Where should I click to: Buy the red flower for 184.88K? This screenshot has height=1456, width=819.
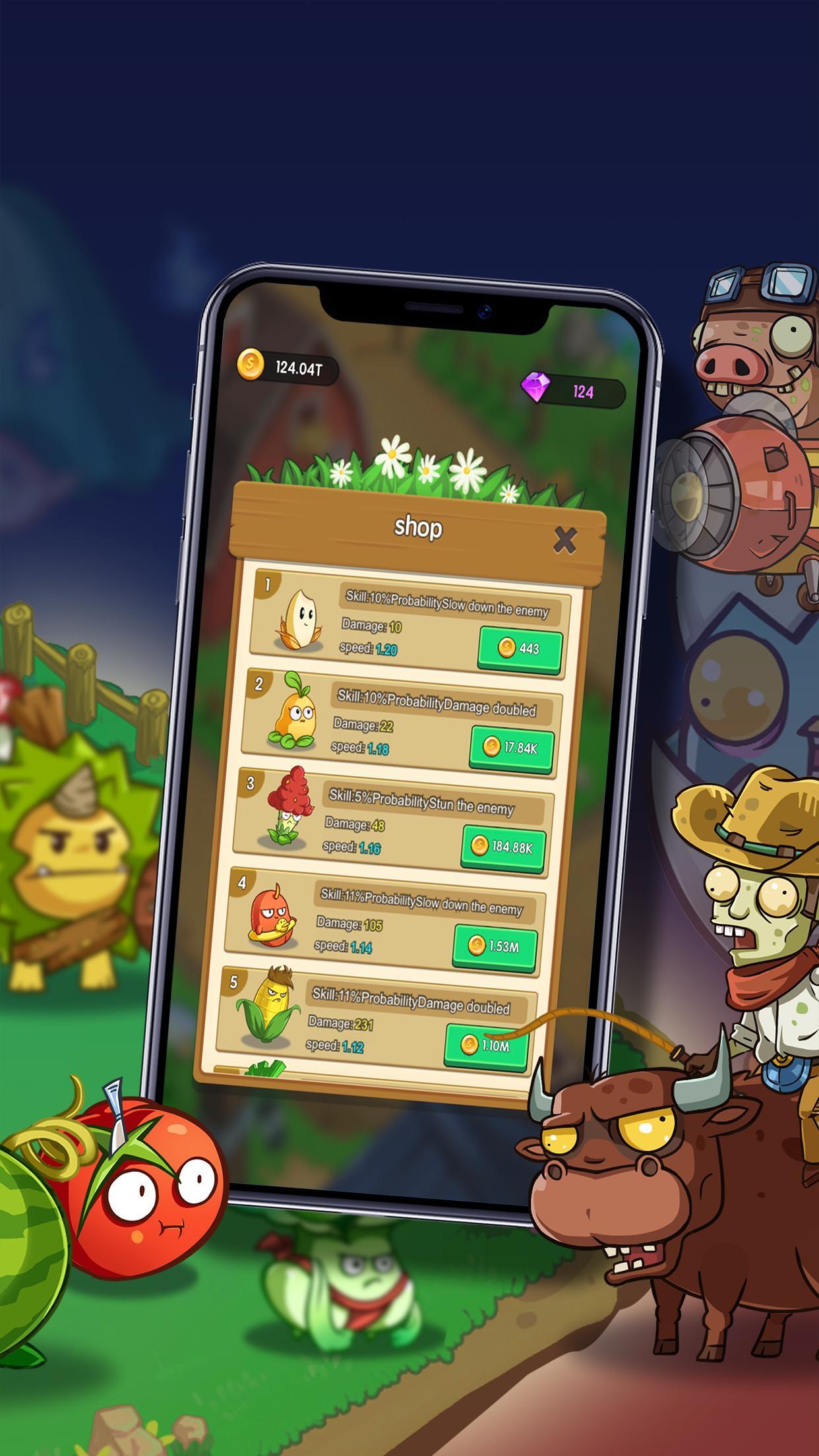click(x=503, y=847)
